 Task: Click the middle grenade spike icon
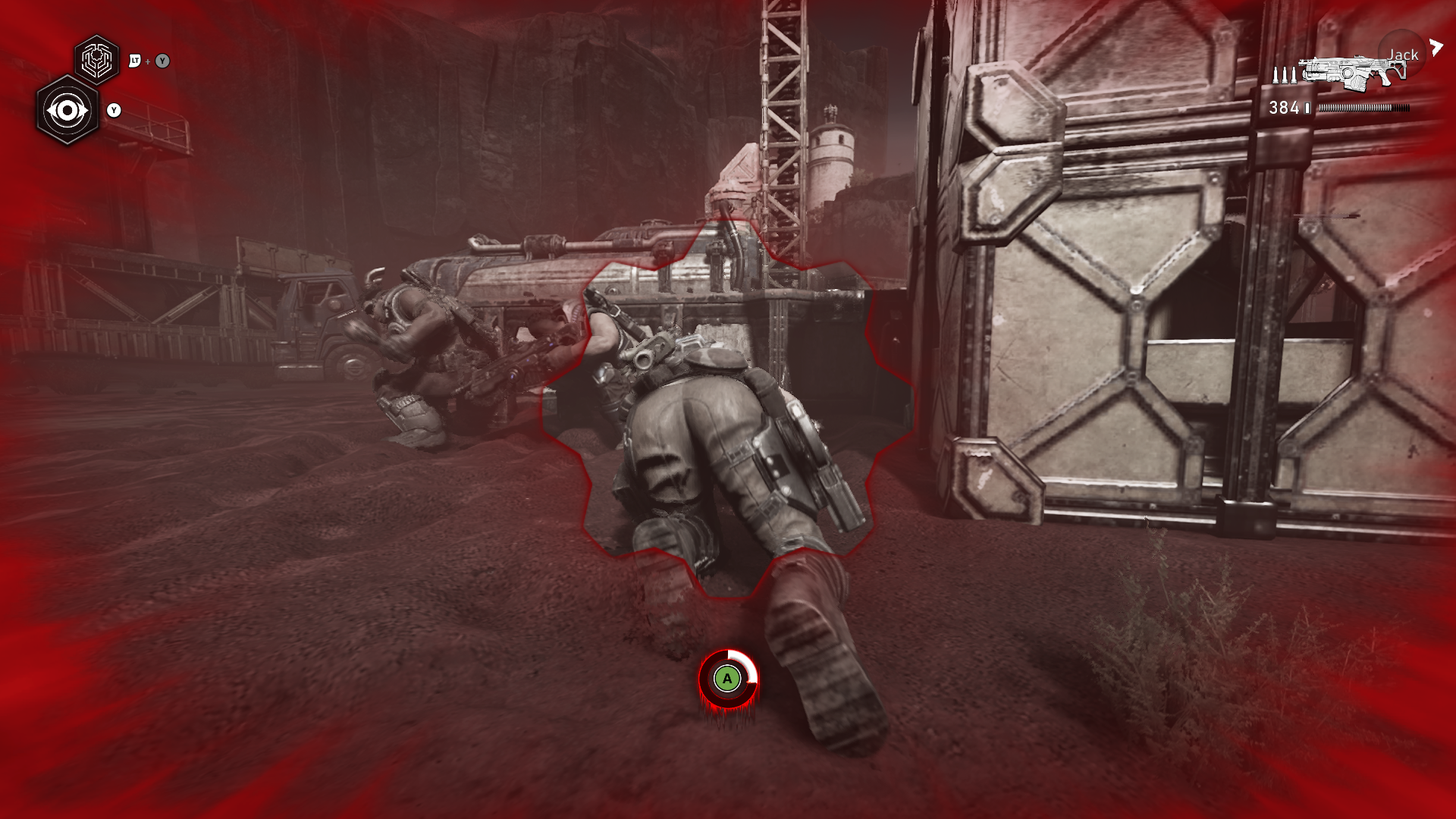[1284, 74]
